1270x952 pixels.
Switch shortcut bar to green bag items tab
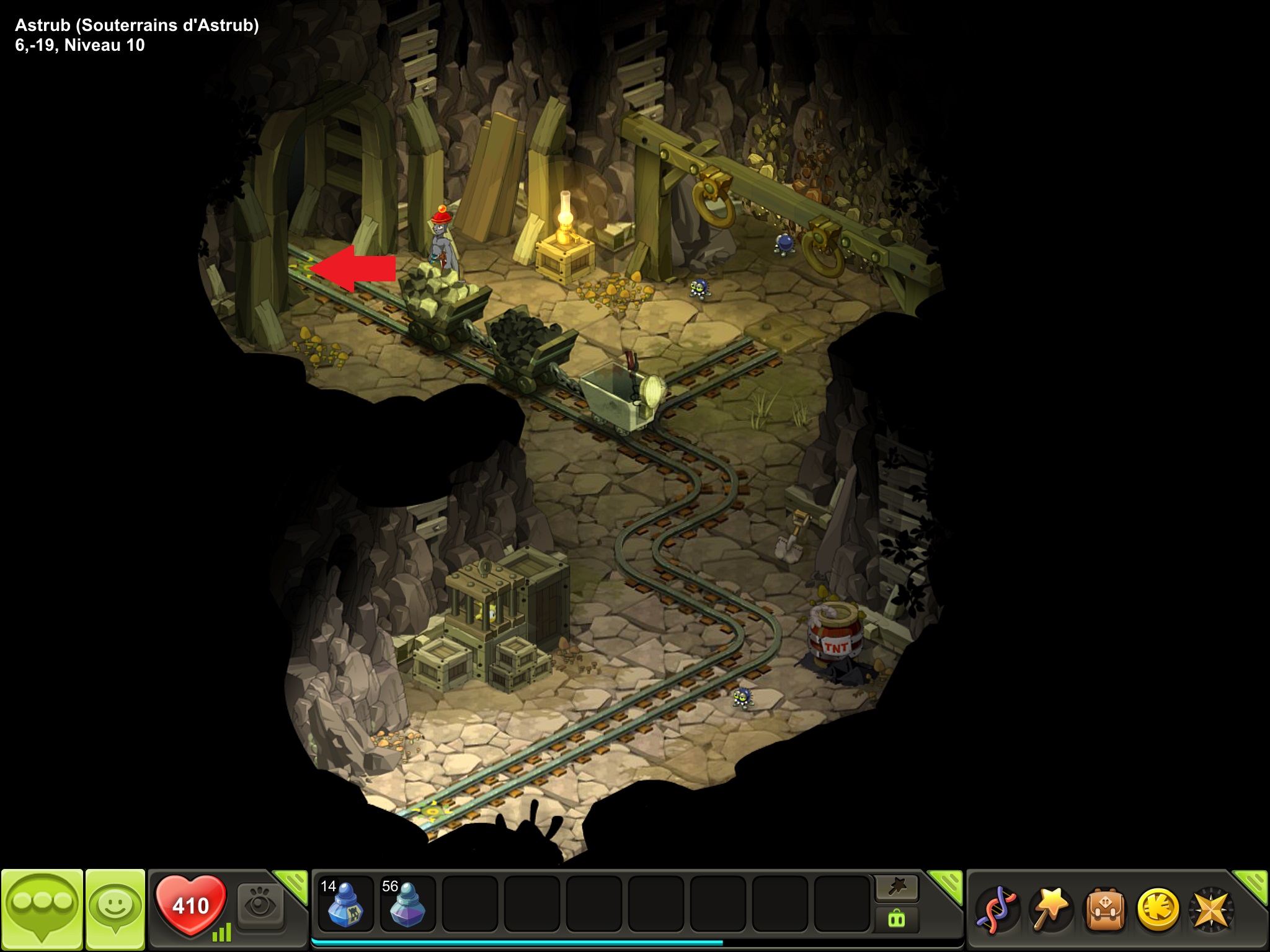pyautogui.click(x=897, y=918)
